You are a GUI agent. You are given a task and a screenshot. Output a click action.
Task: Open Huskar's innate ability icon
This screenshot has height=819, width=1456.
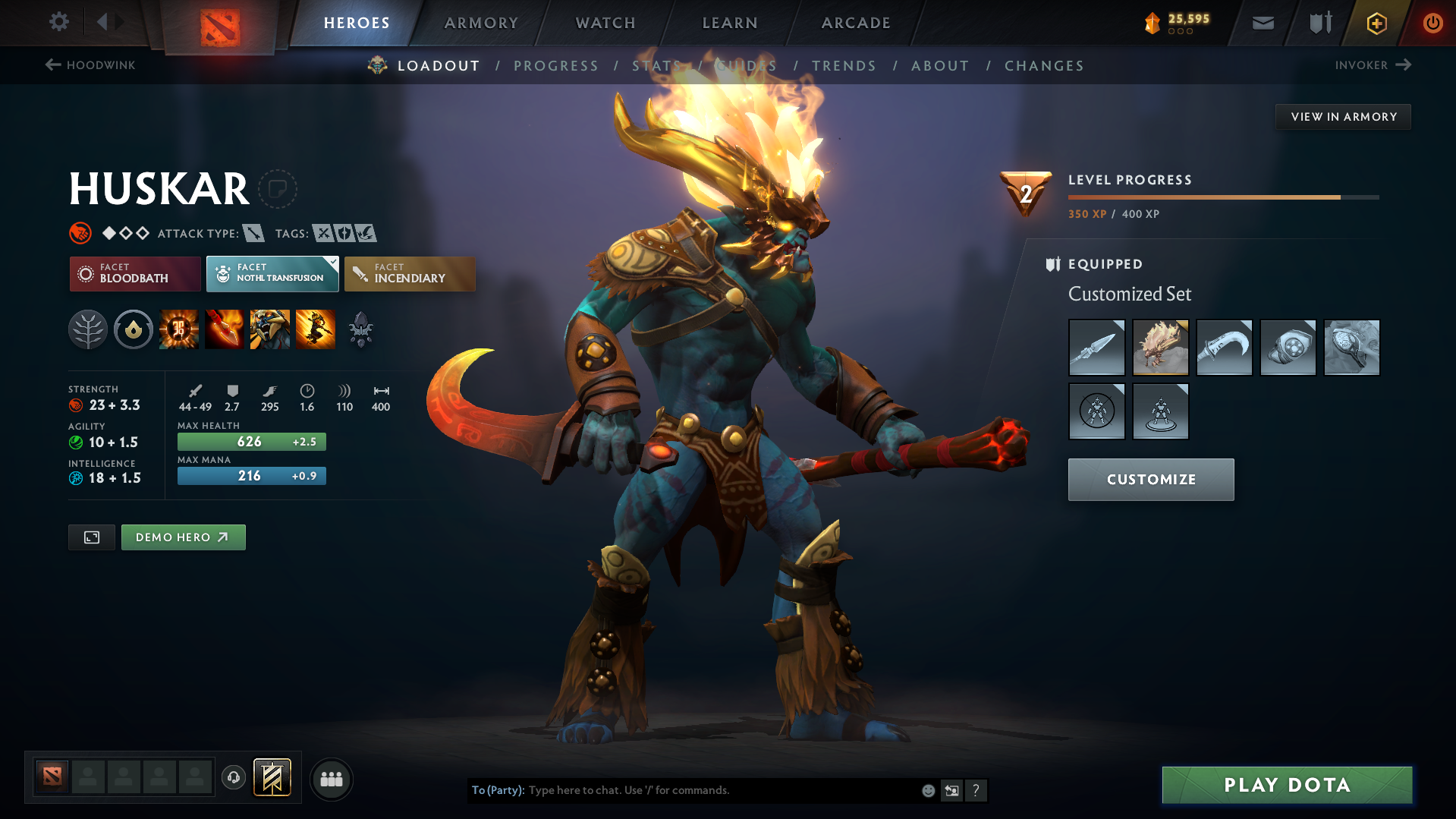click(134, 329)
